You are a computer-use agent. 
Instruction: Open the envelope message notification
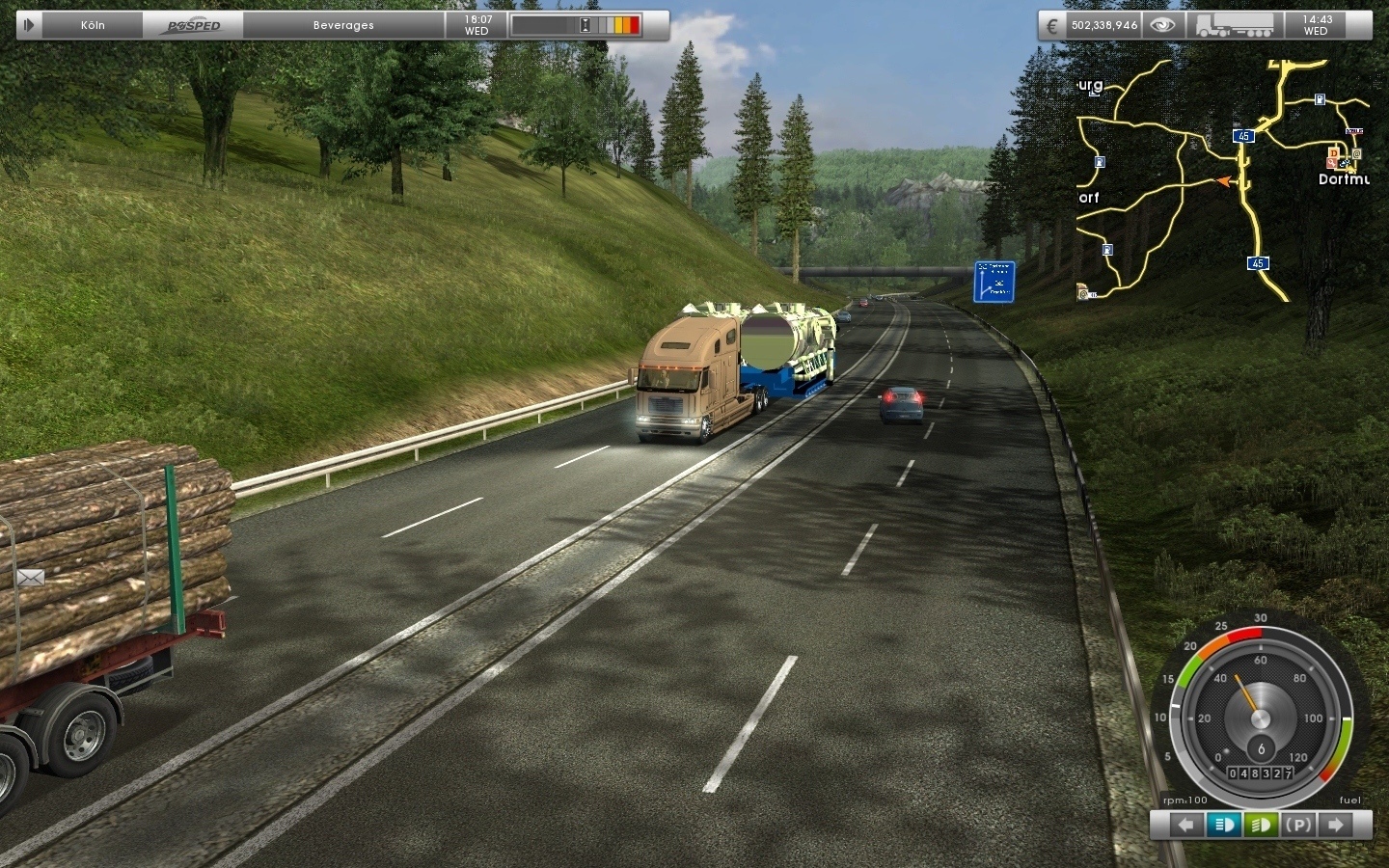[30, 578]
